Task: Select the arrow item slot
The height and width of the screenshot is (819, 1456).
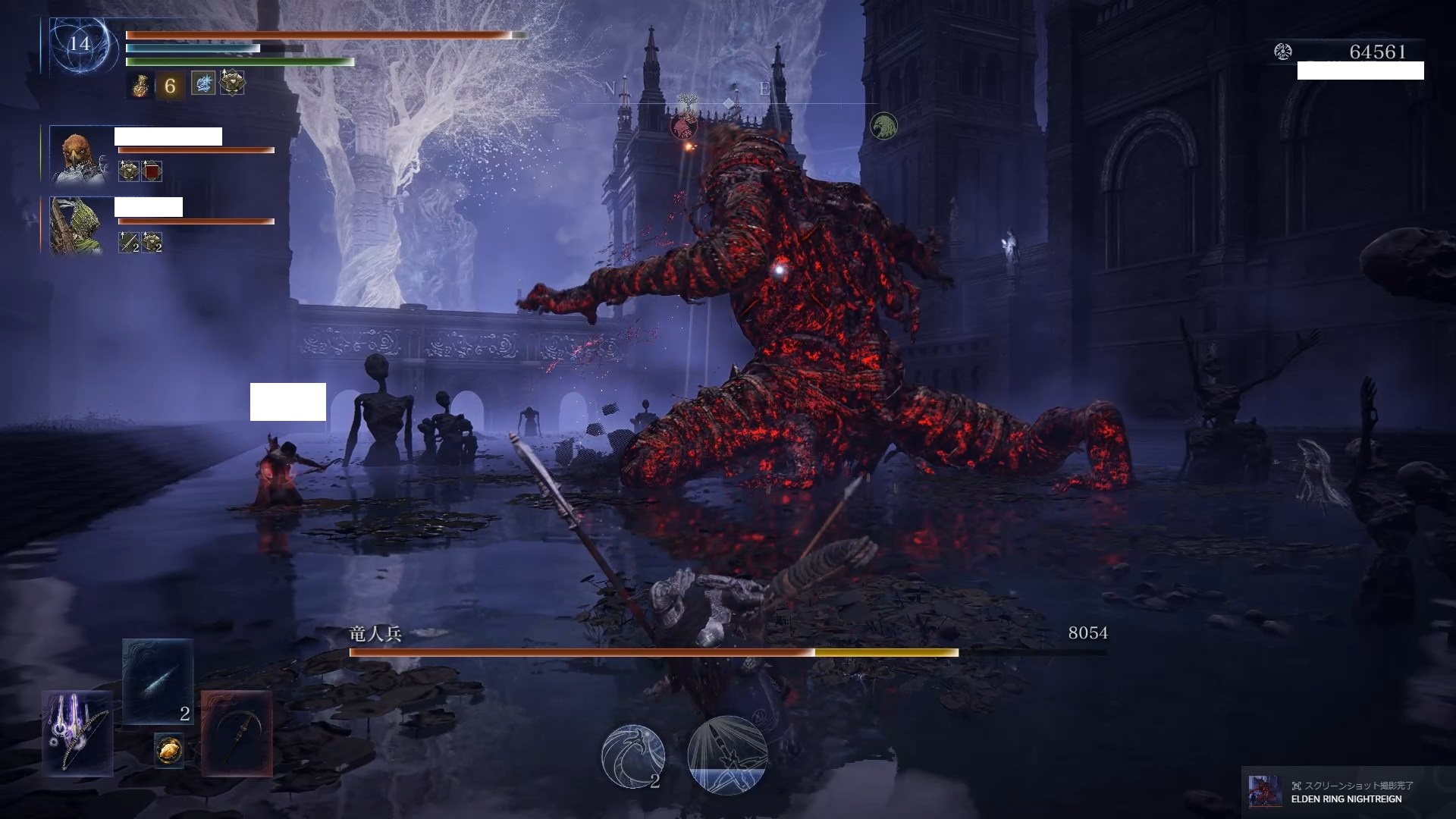Action: coord(158,682)
